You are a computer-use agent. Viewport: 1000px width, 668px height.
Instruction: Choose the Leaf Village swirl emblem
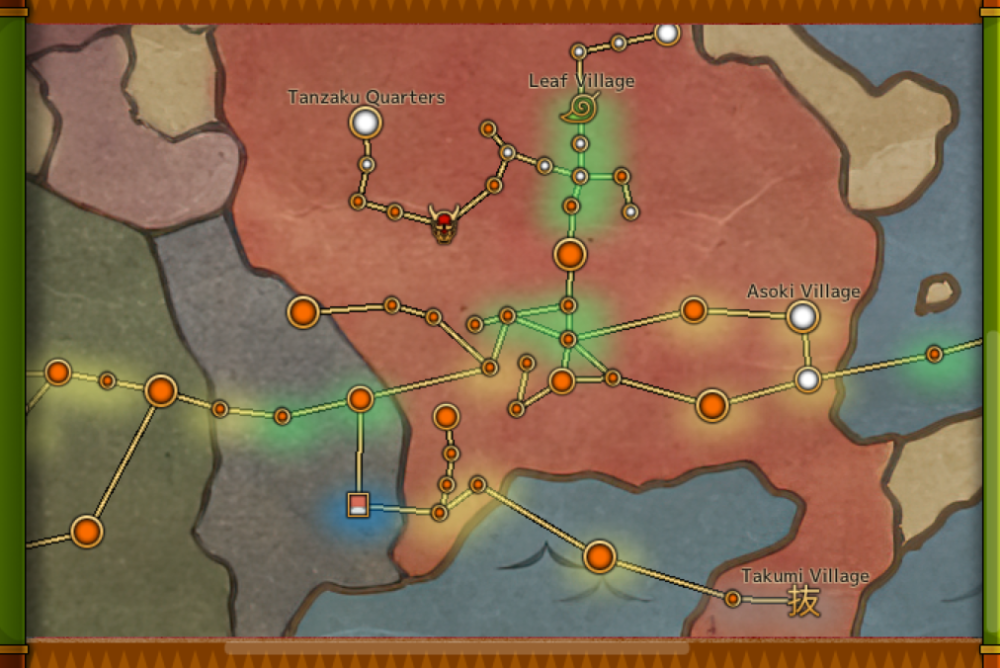coord(579,108)
